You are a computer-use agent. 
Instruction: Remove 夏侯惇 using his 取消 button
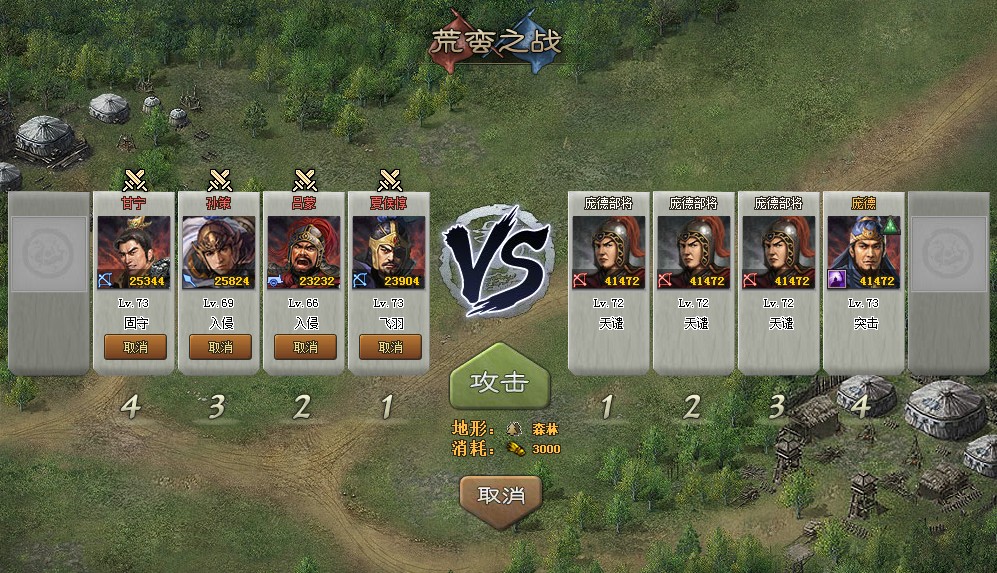(x=390, y=347)
